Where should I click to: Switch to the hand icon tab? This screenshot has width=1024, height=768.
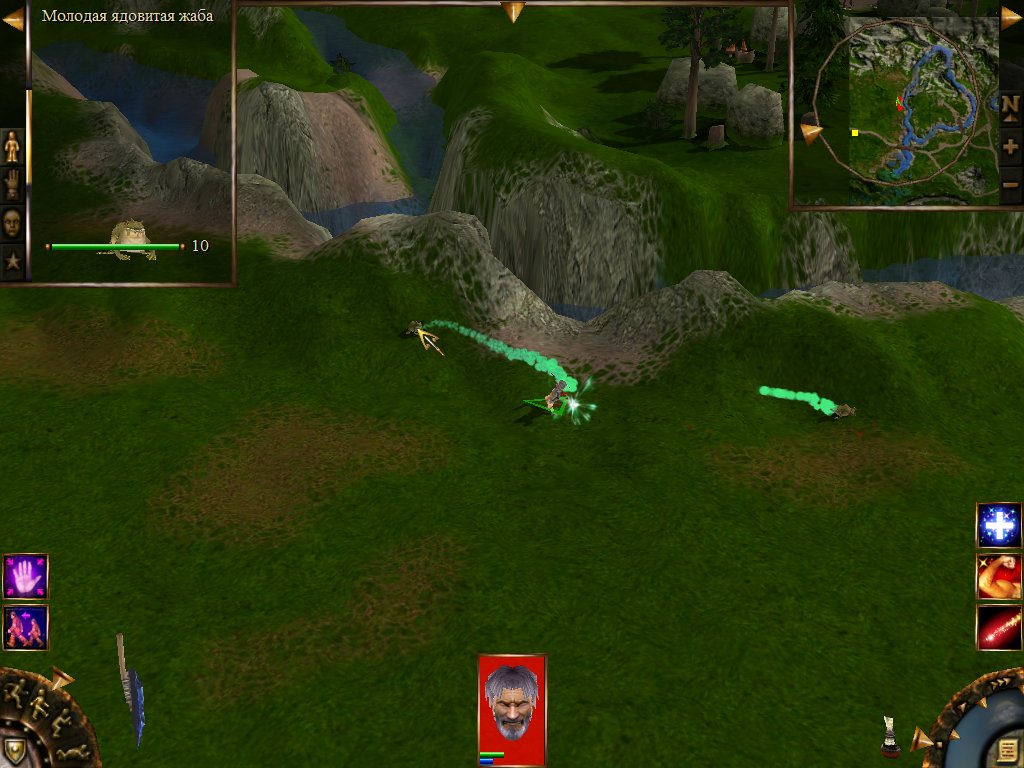click(x=13, y=184)
